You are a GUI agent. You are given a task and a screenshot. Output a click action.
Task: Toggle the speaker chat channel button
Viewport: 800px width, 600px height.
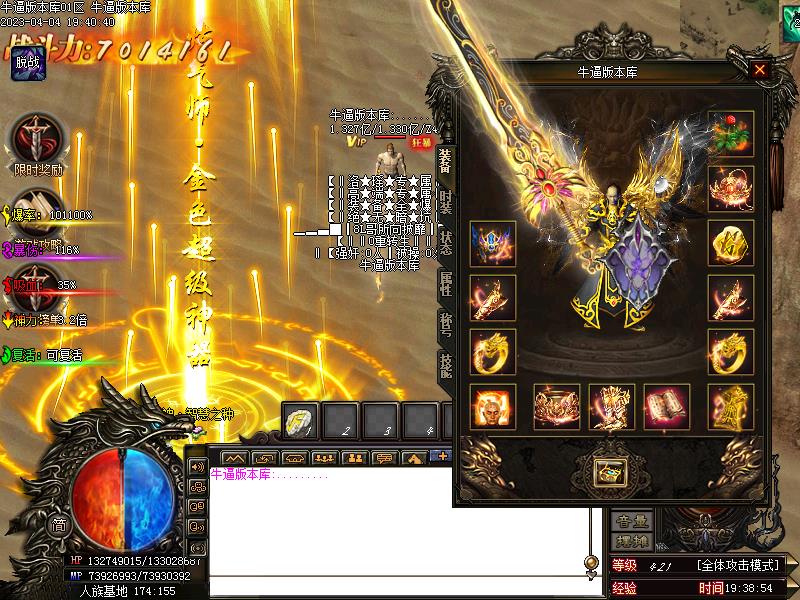[x=197, y=467]
